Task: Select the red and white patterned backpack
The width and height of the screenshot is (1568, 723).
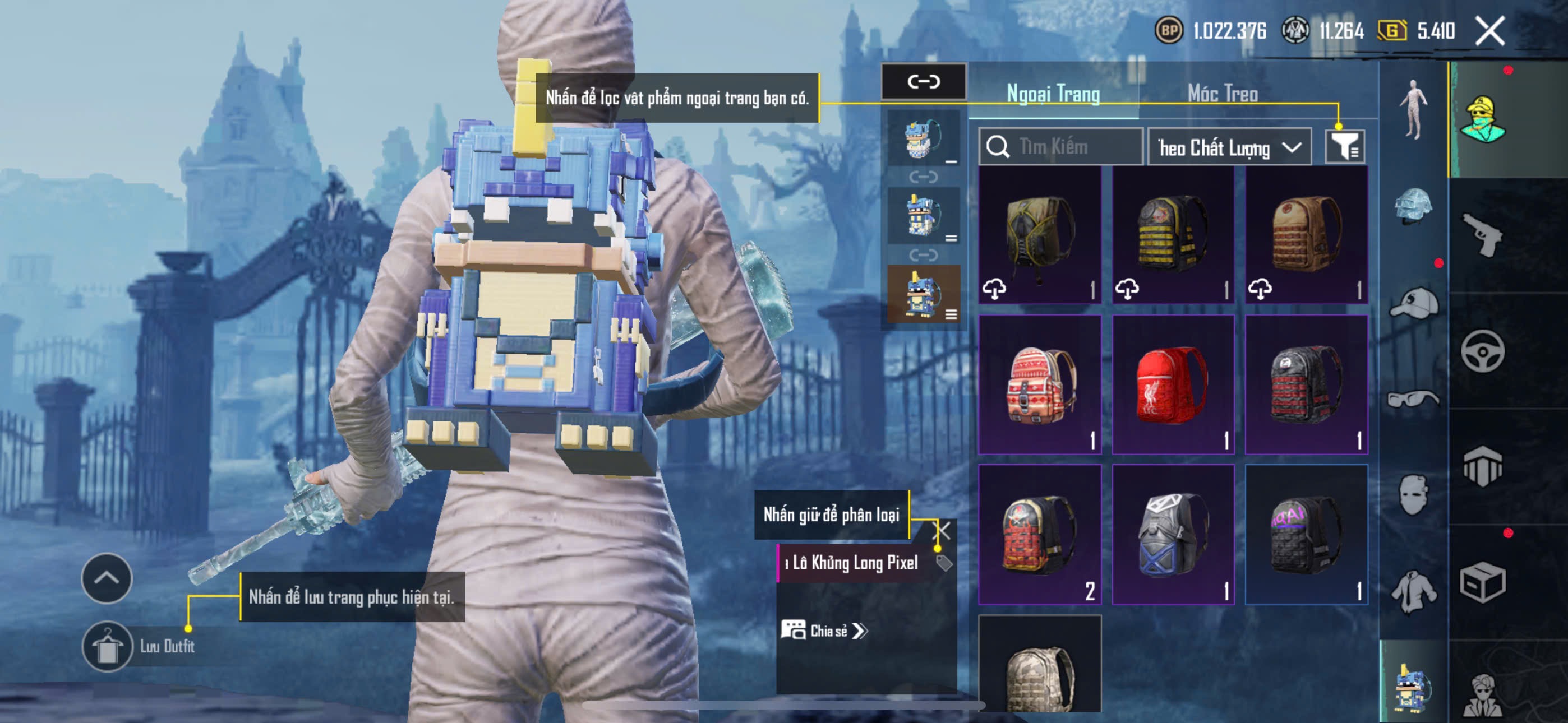Action: [1040, 384]
